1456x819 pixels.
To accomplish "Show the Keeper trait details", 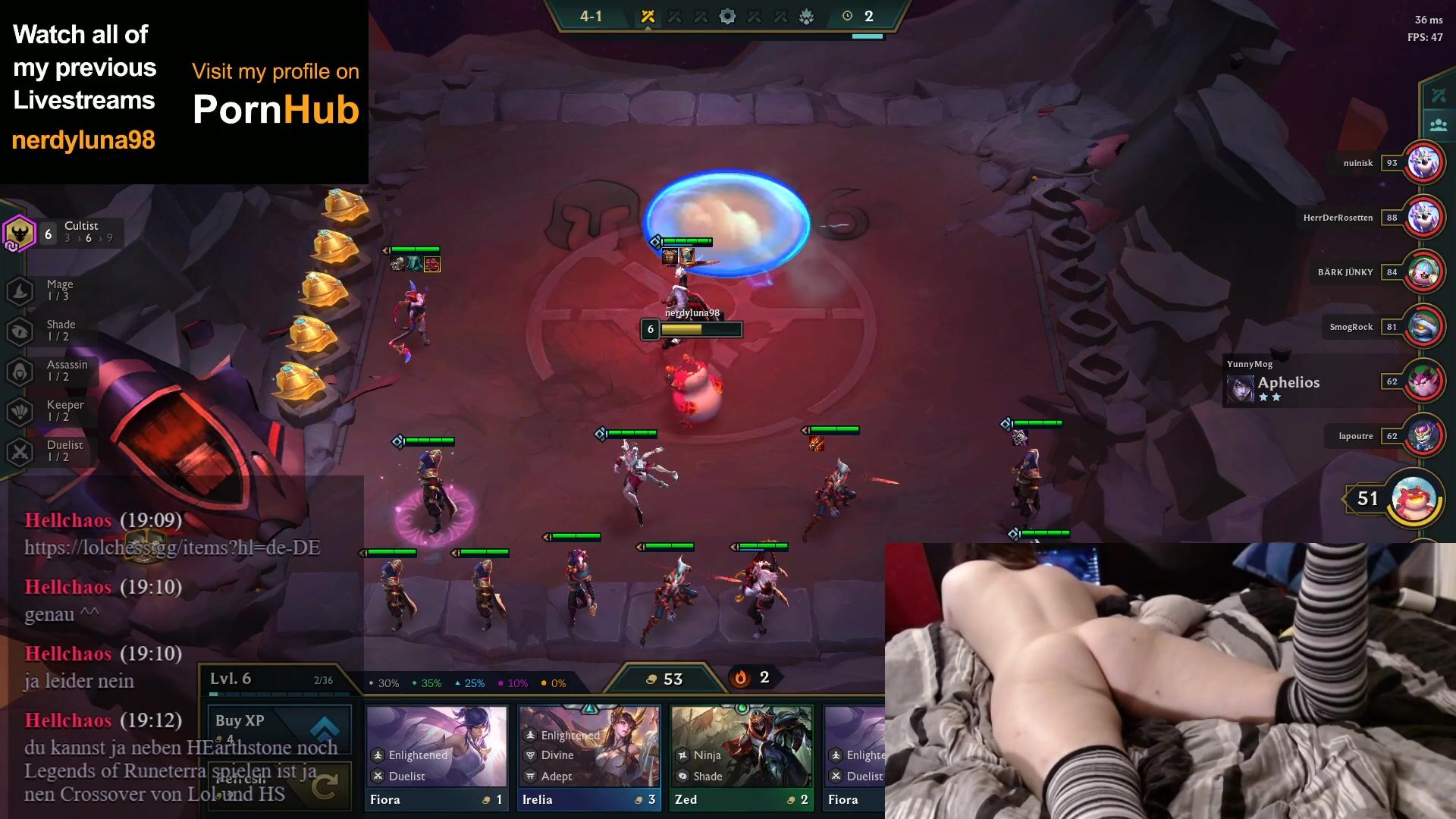I will click(x=52, y=411).
